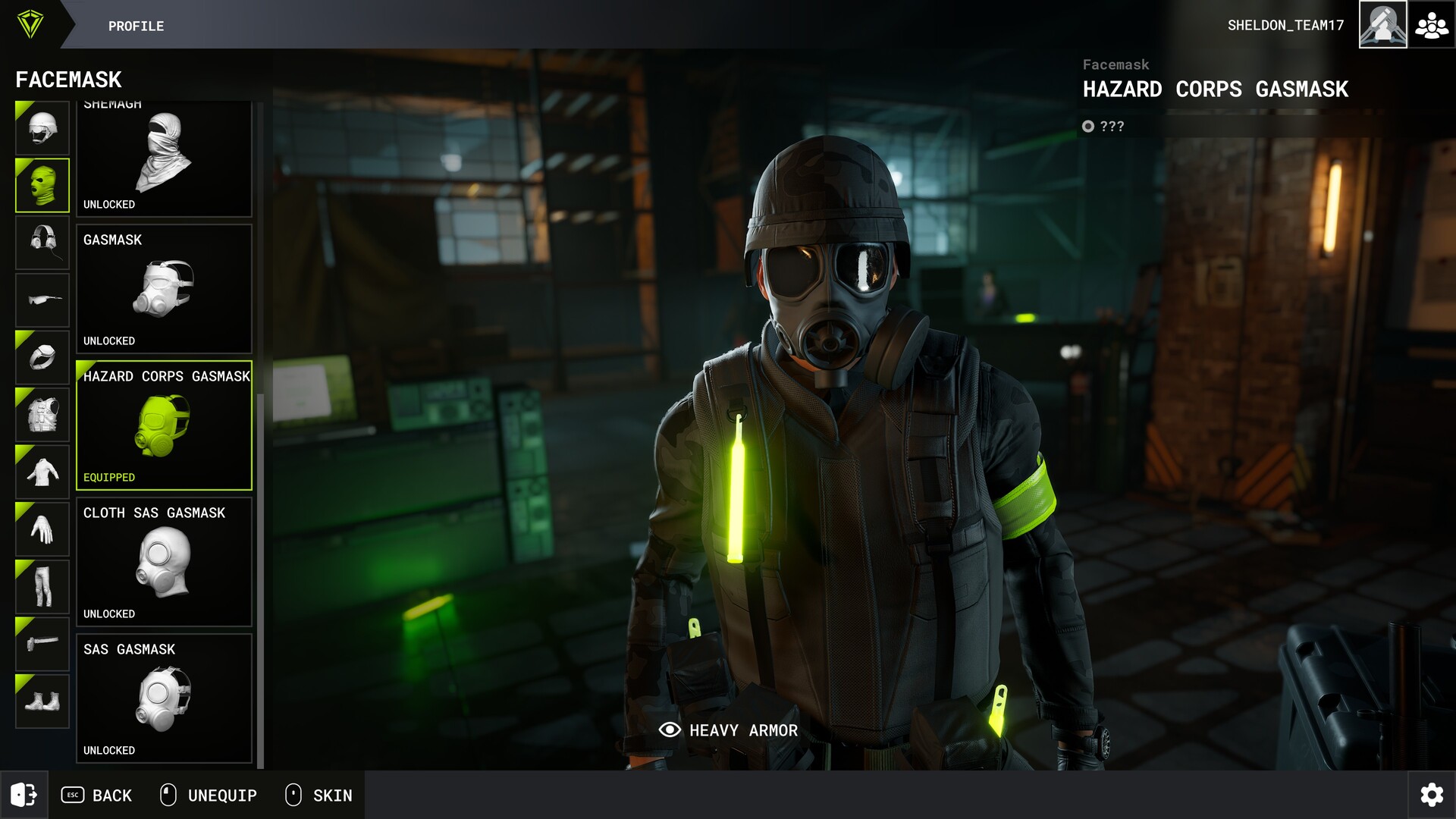Pick the Cloth SAS Gasmask

click(164, 562)
